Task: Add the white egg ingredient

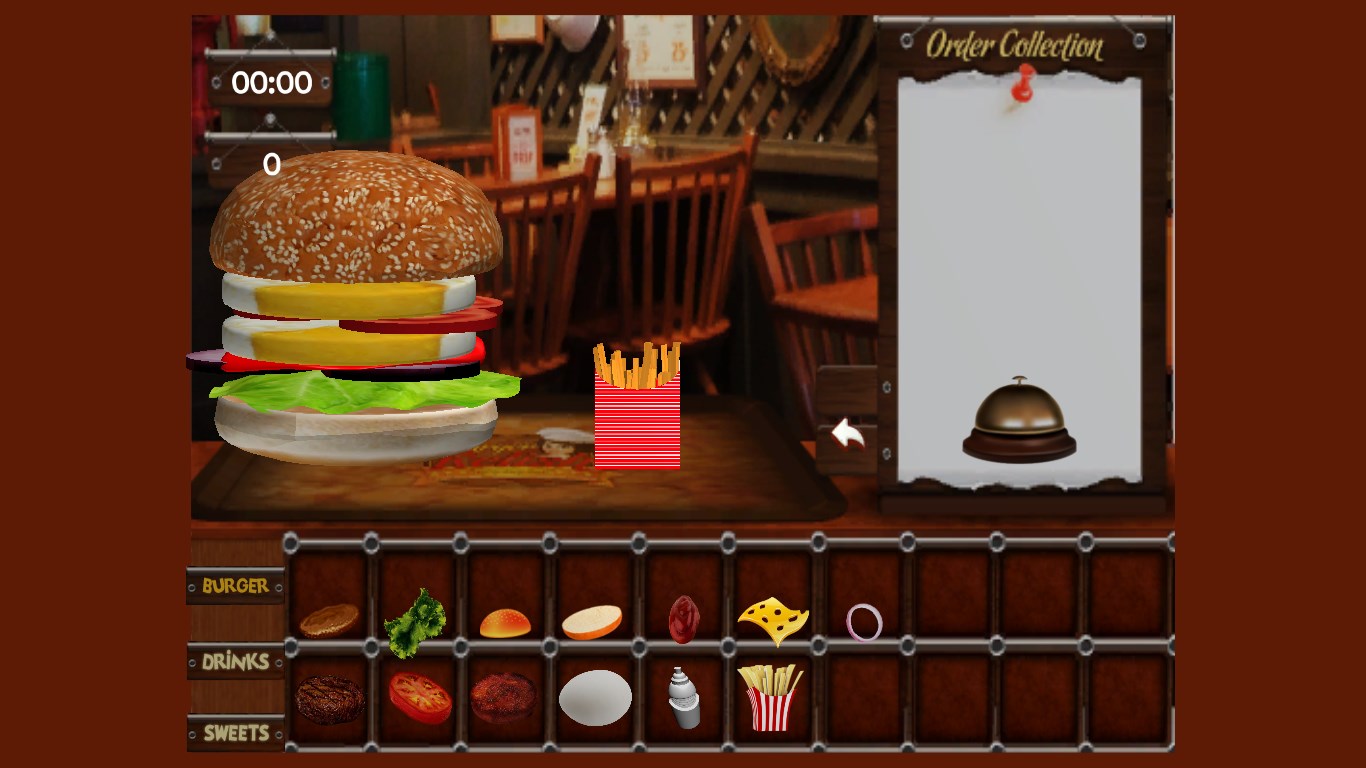Action: tap(595, 697)
